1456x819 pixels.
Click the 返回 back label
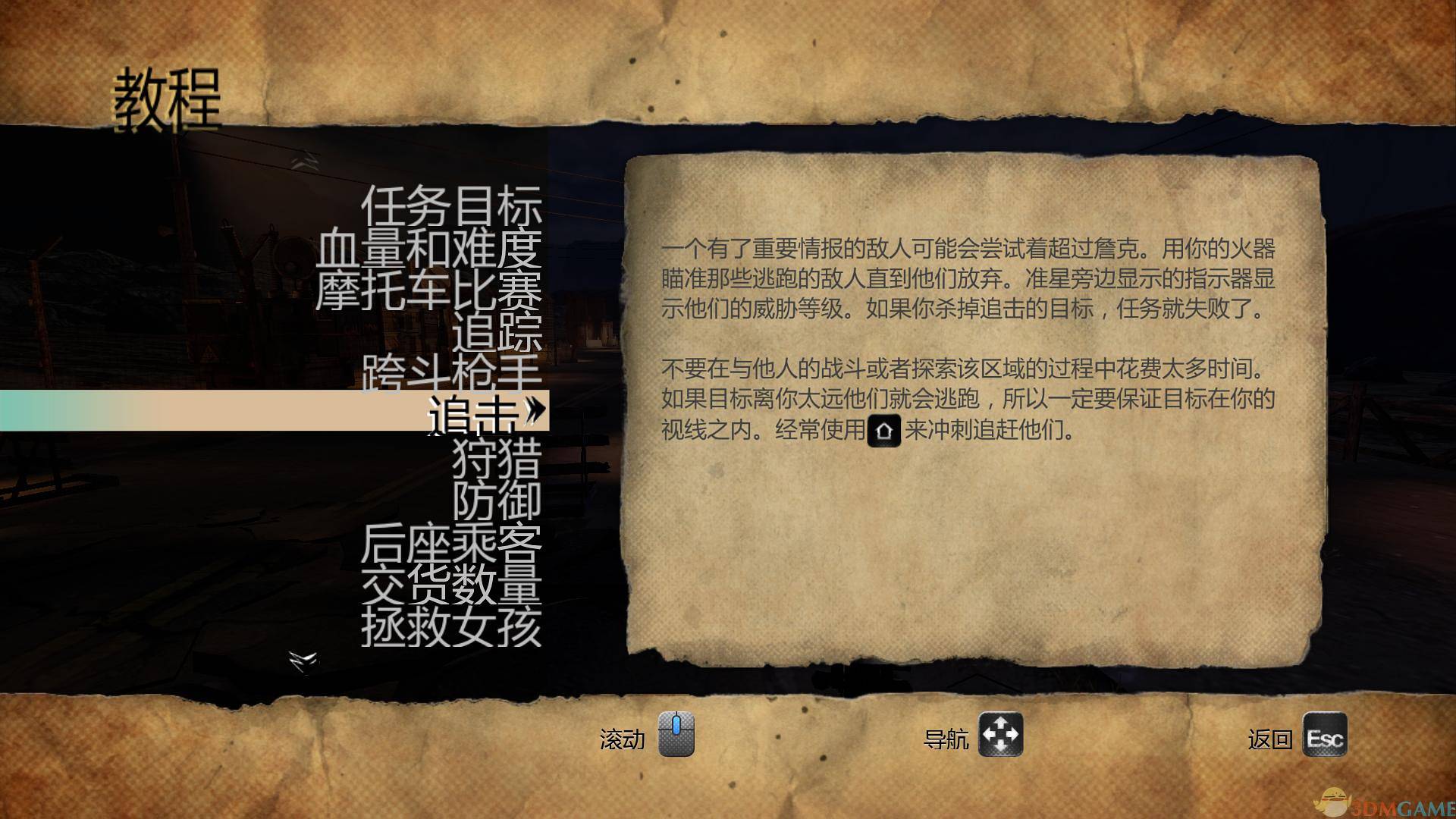point(1272,738)
